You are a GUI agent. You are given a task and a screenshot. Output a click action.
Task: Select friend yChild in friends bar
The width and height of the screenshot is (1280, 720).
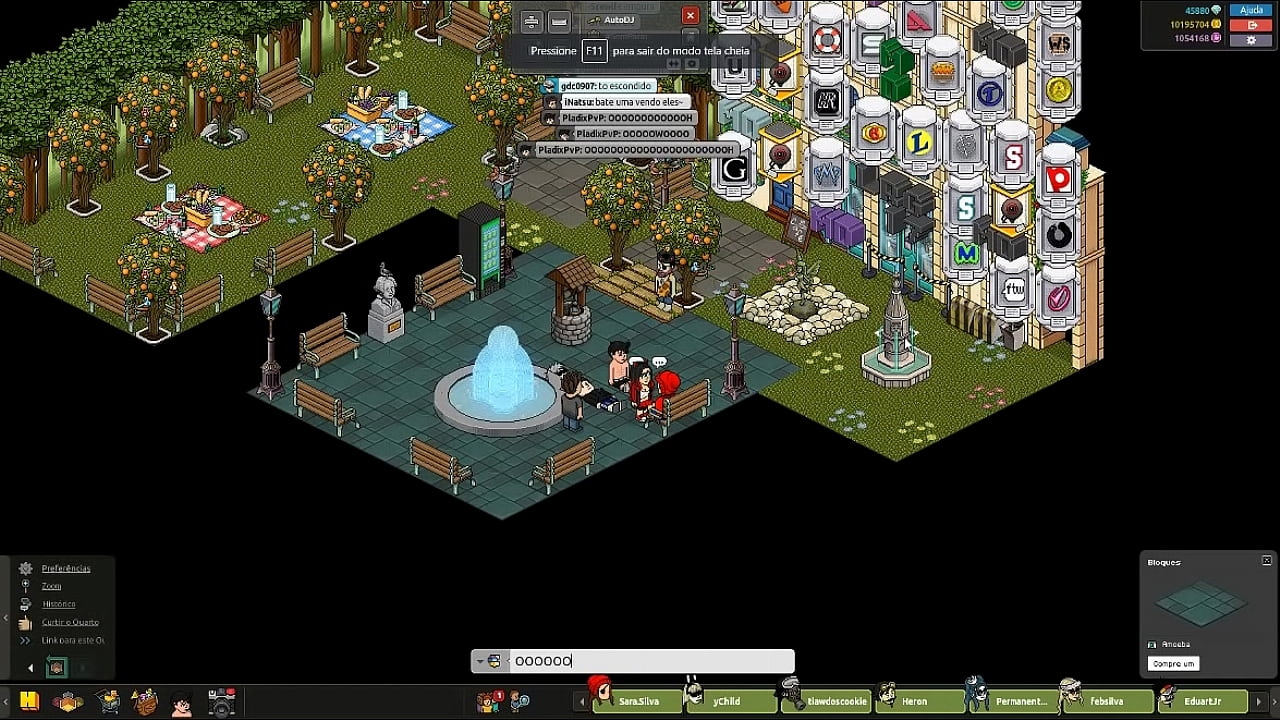click(726, 702)
